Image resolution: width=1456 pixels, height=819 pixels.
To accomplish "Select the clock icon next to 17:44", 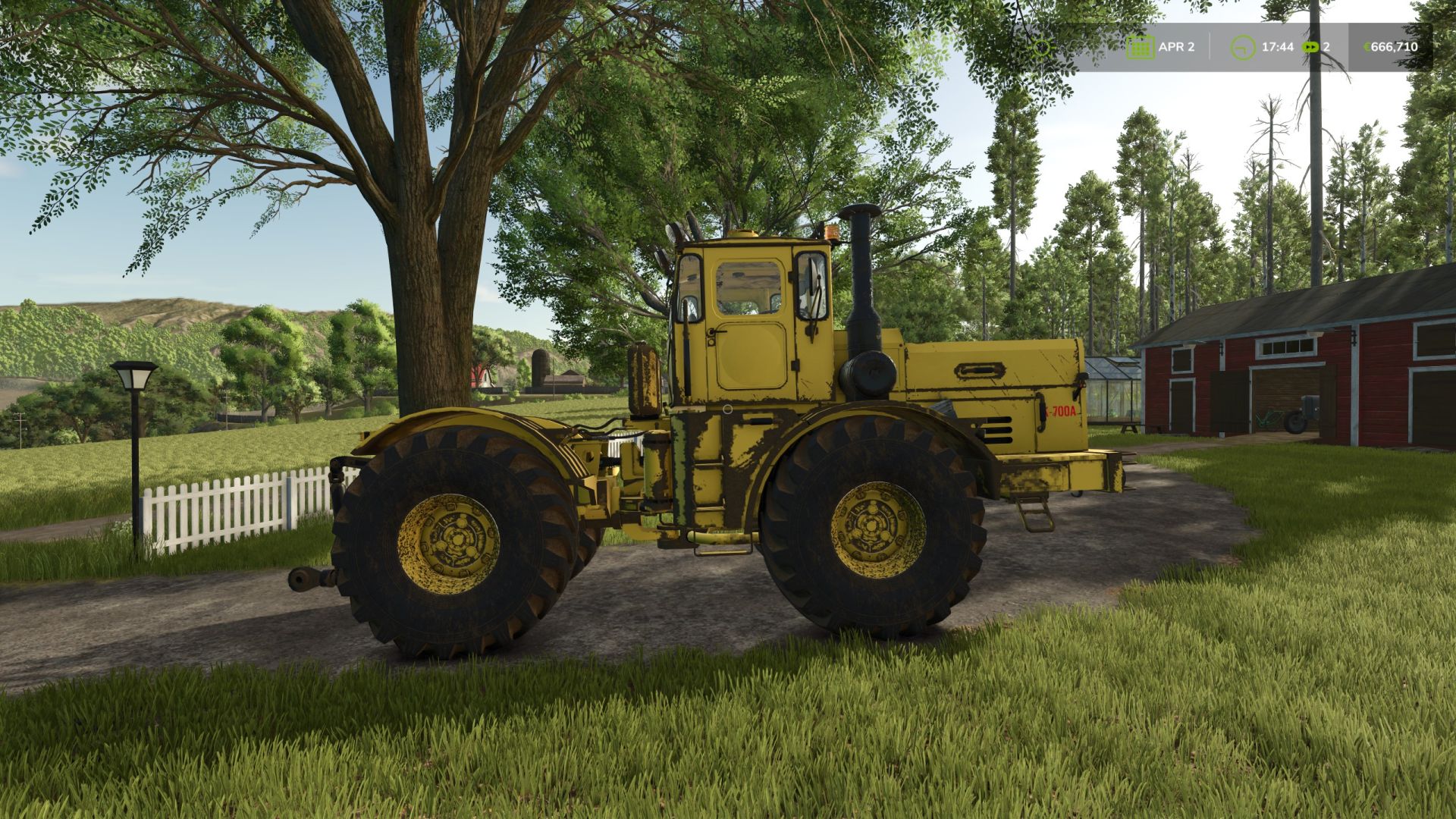I will pos(1244,46).
